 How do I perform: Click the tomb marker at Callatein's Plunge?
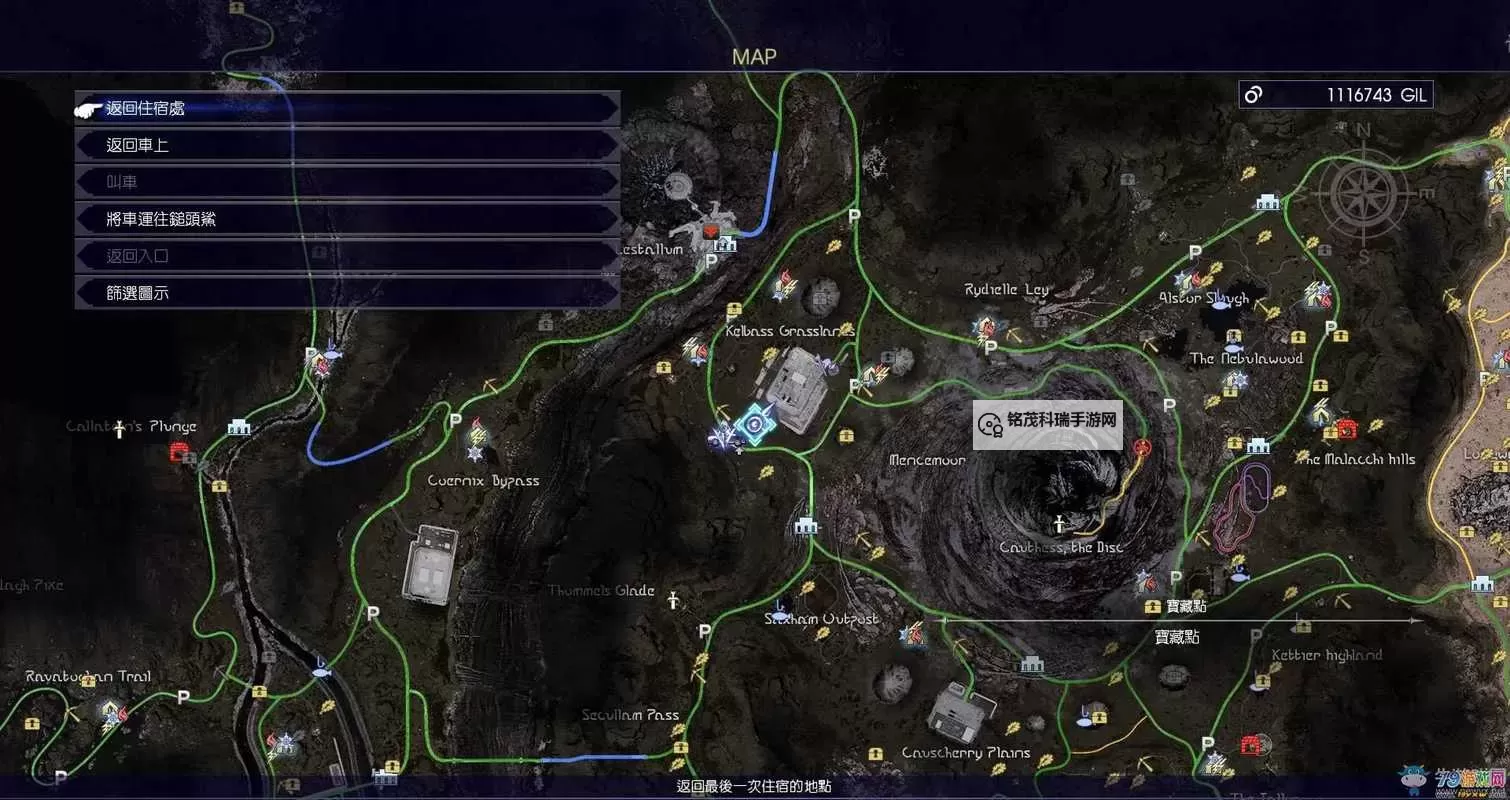coord(119,429)
